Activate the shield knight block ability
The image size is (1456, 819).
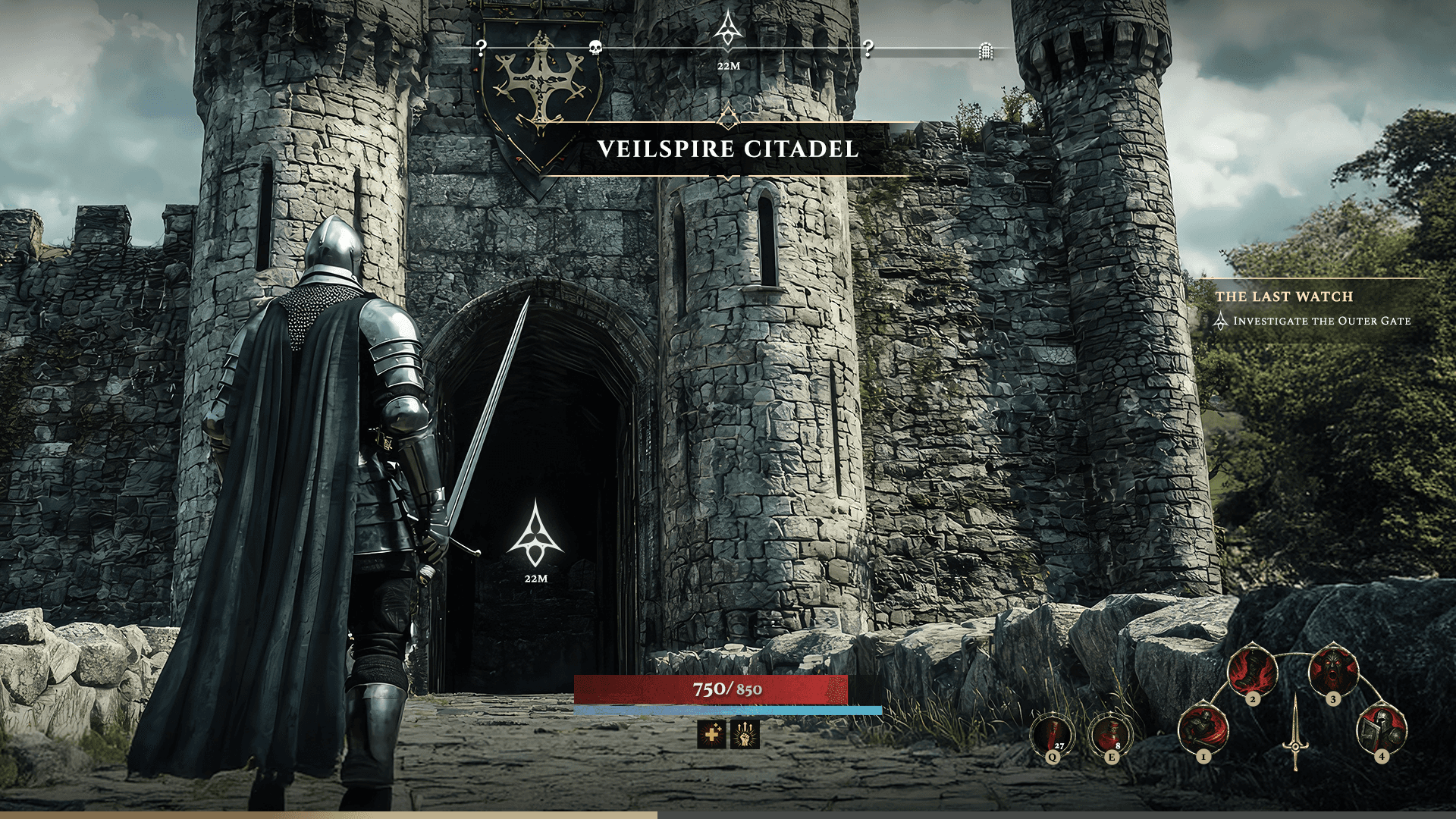pos(1382,730)
